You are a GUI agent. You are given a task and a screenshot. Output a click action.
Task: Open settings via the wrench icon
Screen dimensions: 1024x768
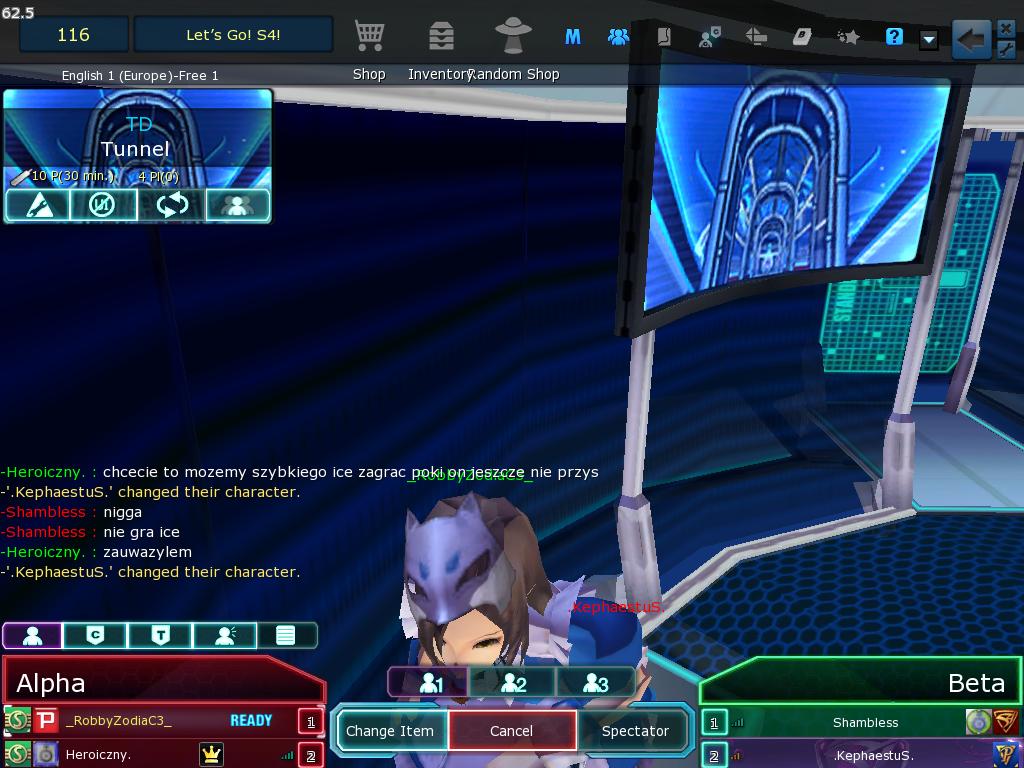(1006, 50)
